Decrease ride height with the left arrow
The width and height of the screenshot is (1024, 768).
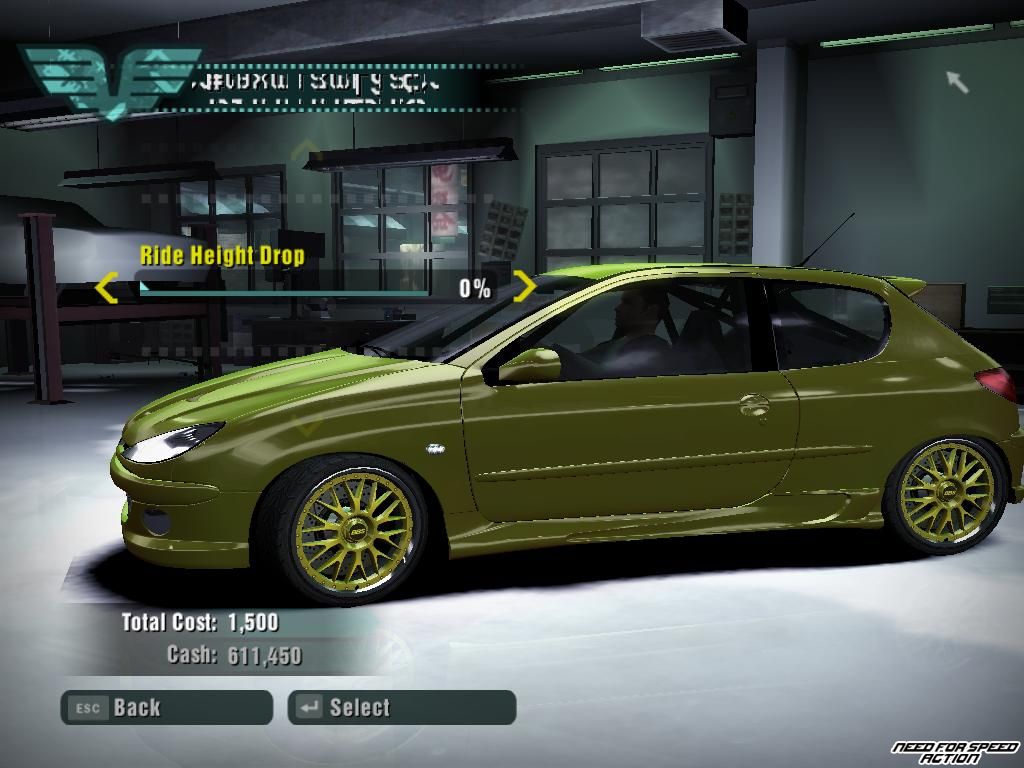click(106, 290)
